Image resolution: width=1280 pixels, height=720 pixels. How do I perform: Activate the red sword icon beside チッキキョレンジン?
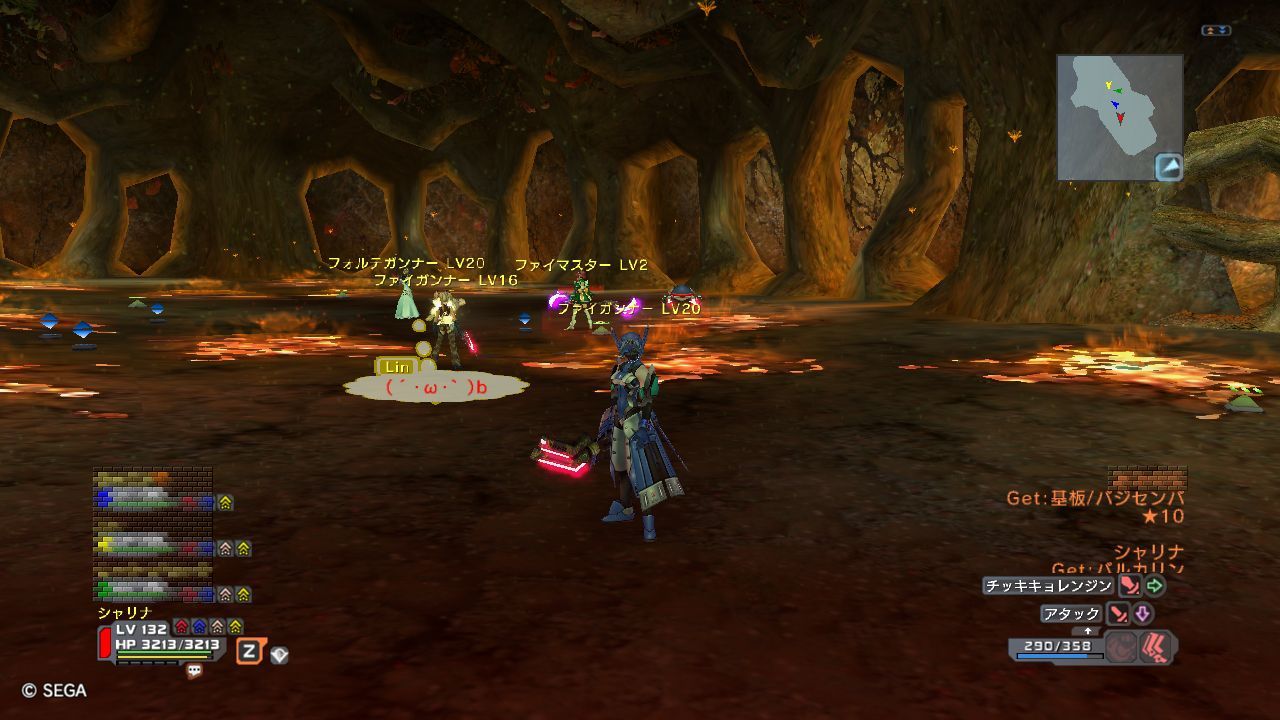(1130, 586)
